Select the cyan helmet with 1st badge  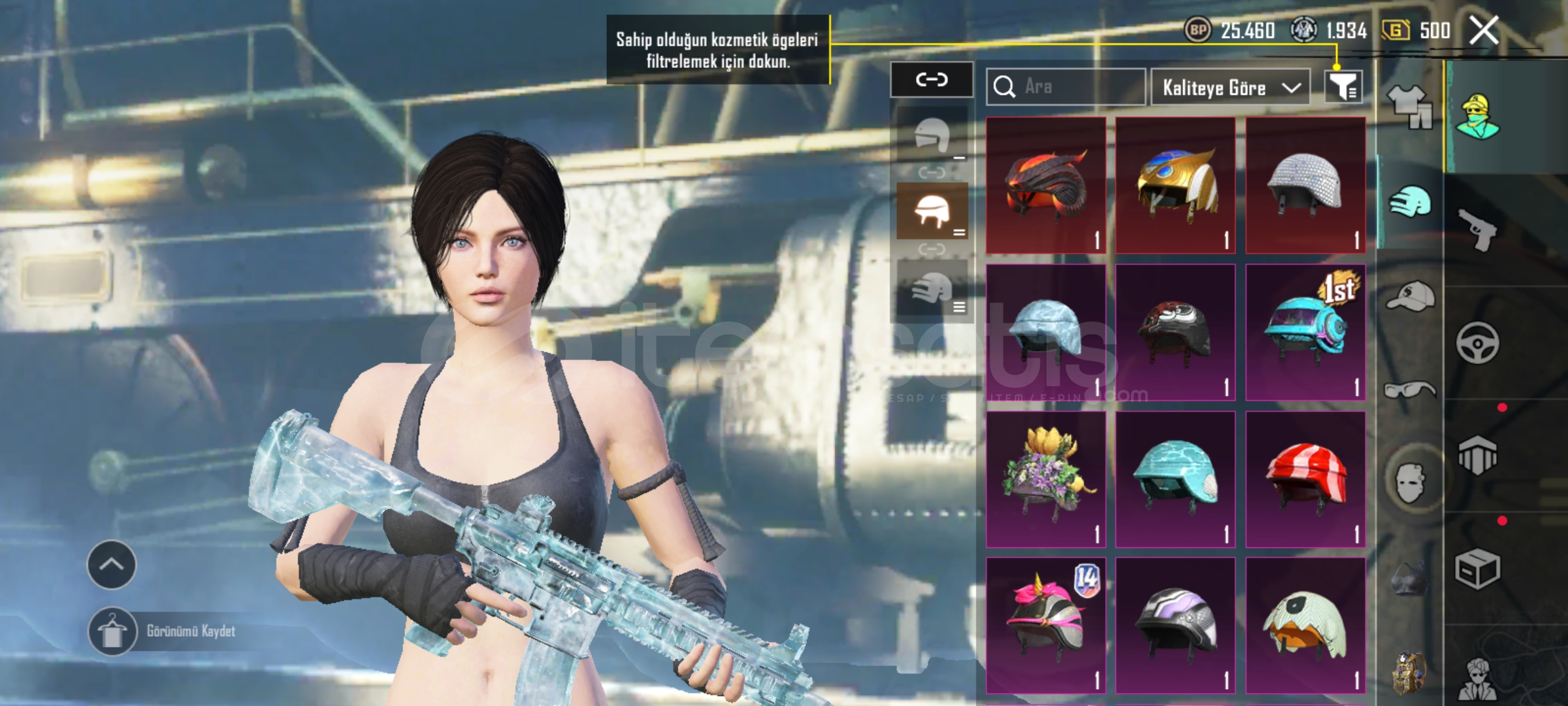click(x=1305, y=332)
